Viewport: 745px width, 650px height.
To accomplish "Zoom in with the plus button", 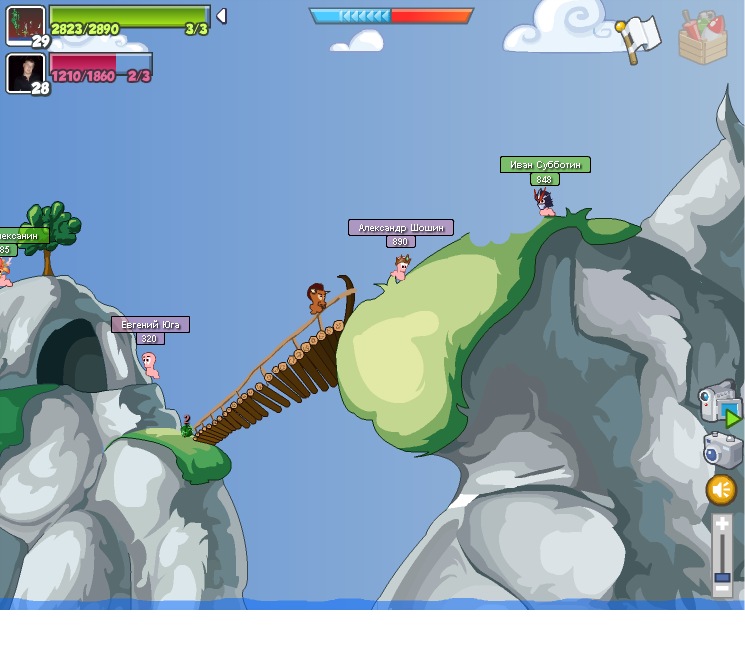I will coord(722,524).
